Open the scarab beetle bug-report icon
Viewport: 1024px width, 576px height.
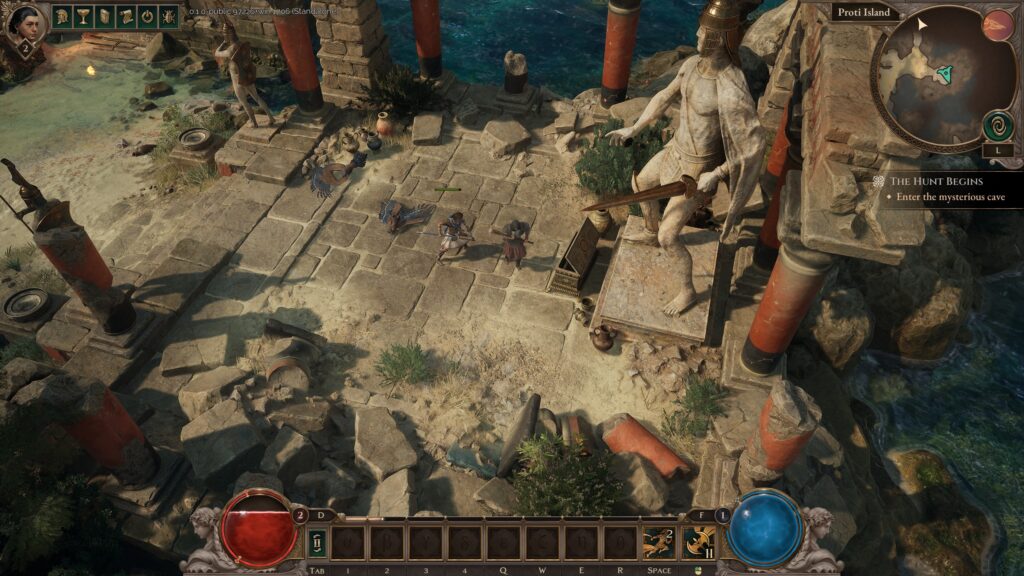coord(171,16)
